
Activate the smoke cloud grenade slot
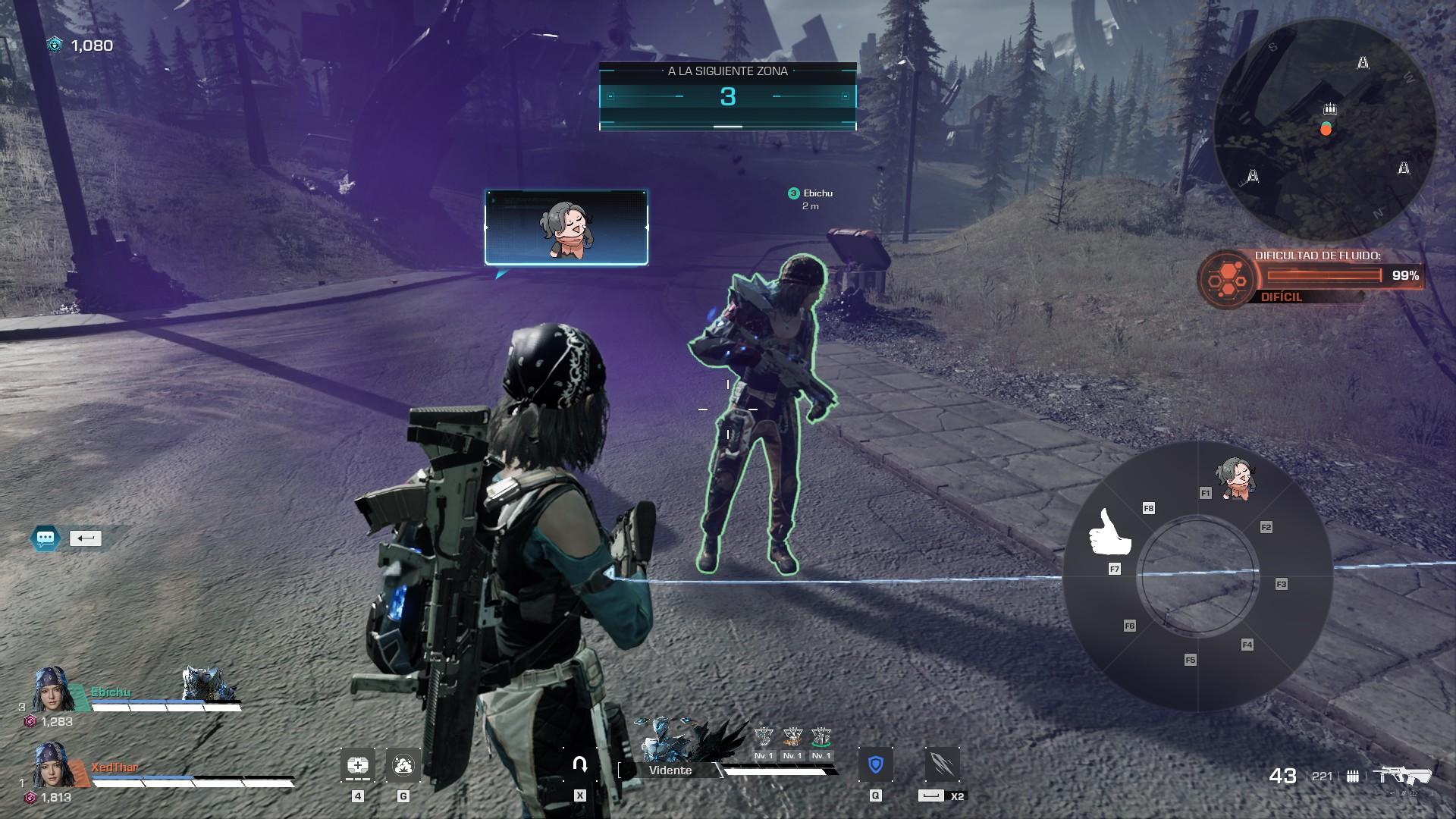(403, 766)
